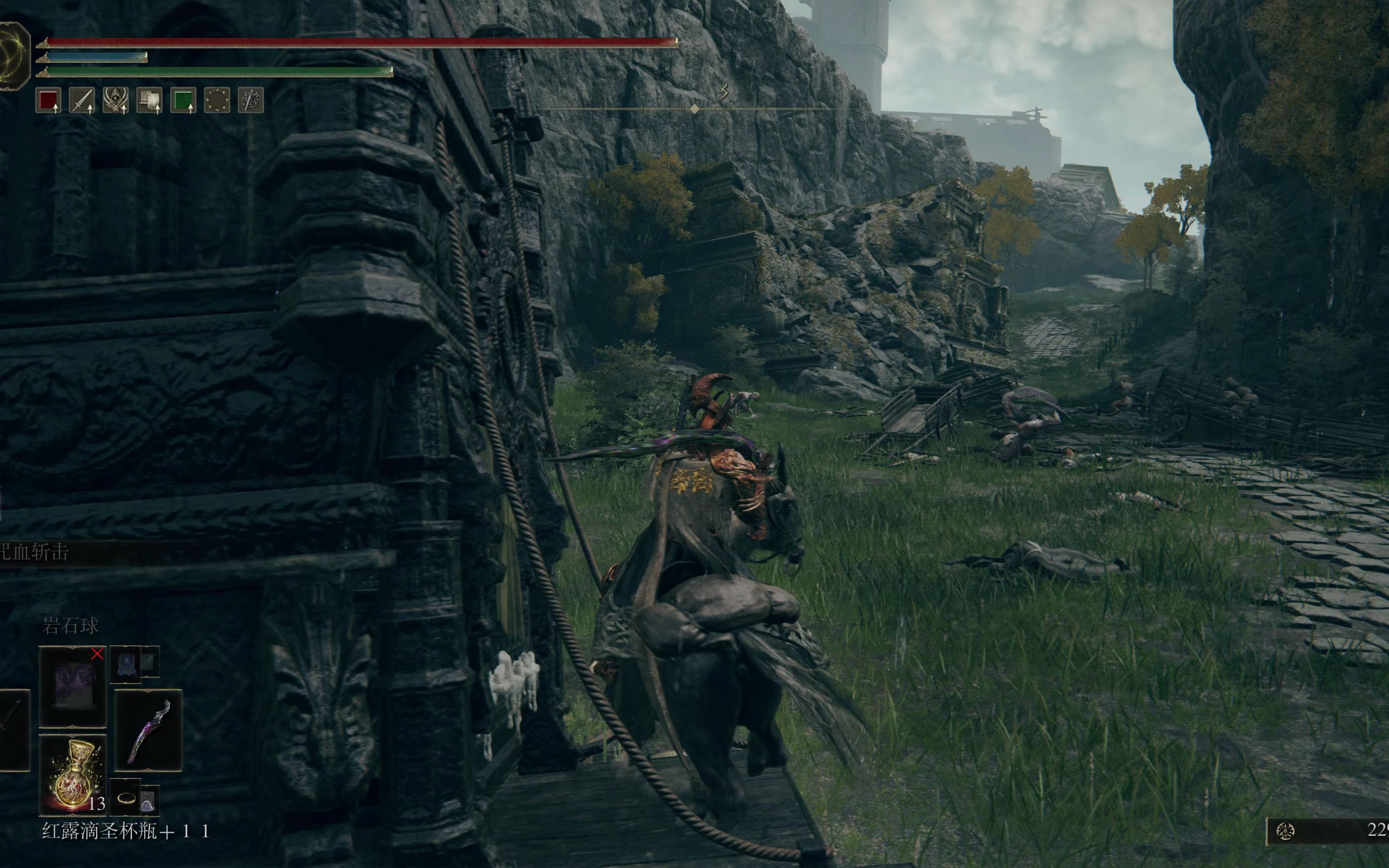Click the compass bar diamond marker
The height and width of the screenshot is (868, 1389).
tap(694, 108)
